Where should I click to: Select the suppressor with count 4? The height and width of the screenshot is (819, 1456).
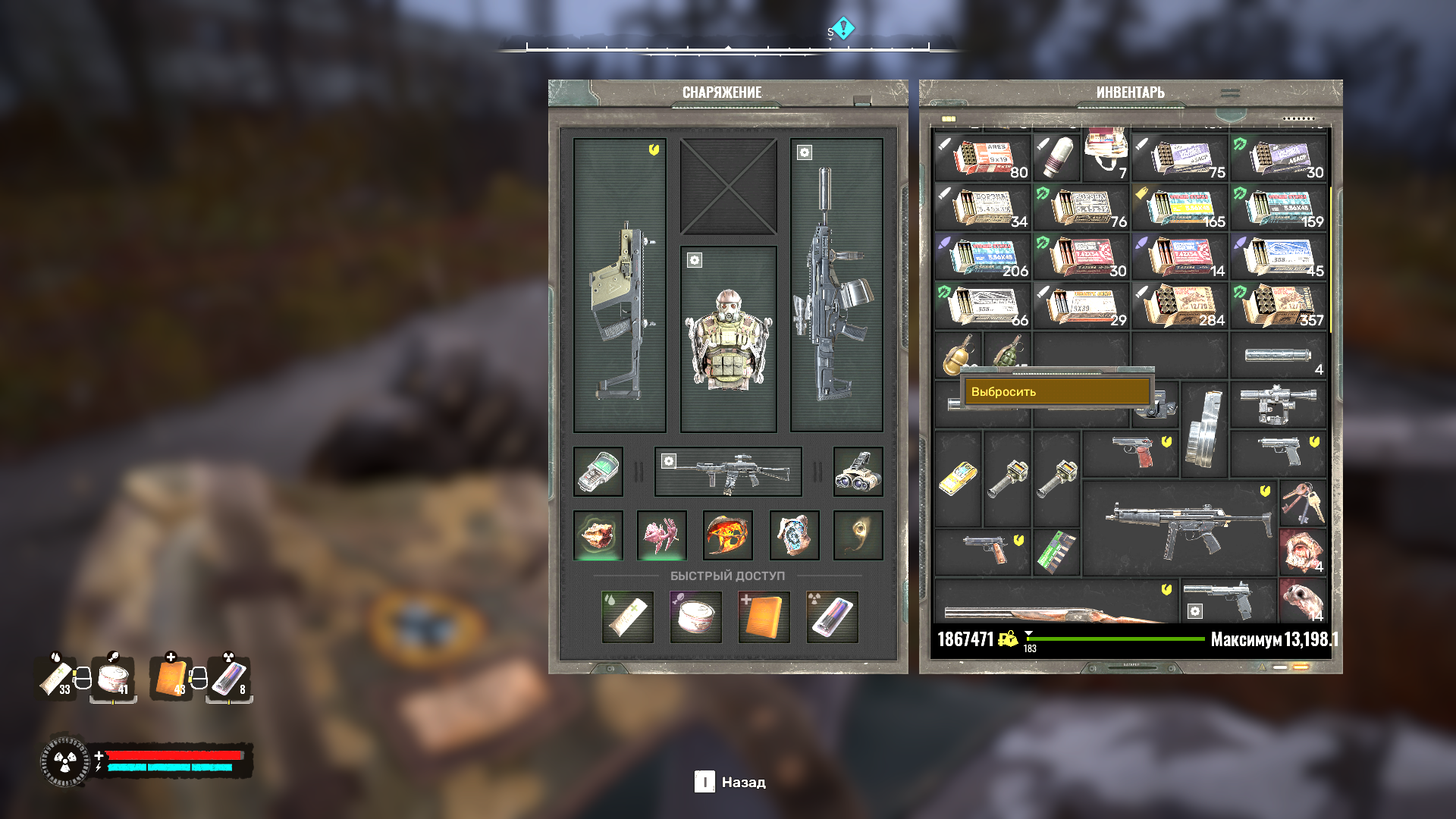click(x=1279, y=356)
